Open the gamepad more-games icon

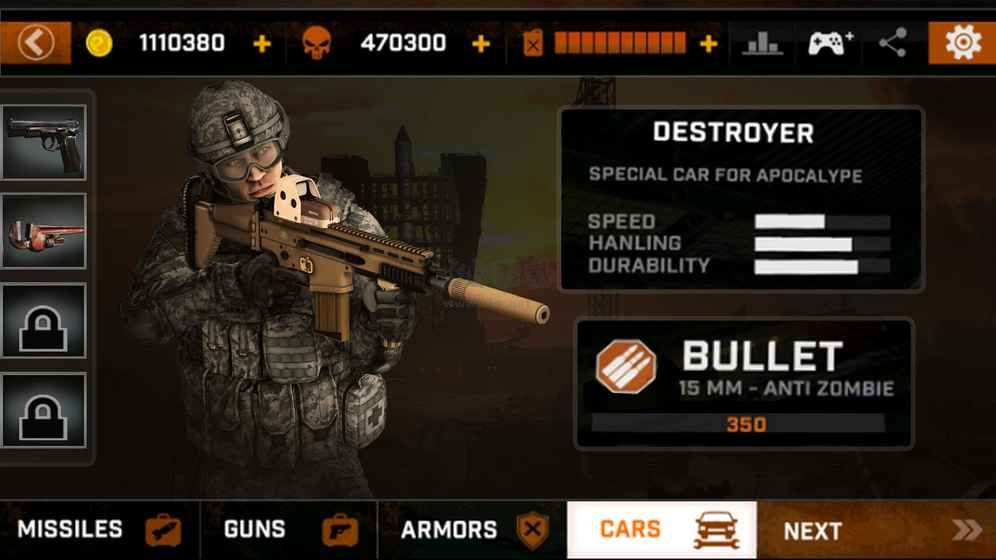[x=830, y=44]
